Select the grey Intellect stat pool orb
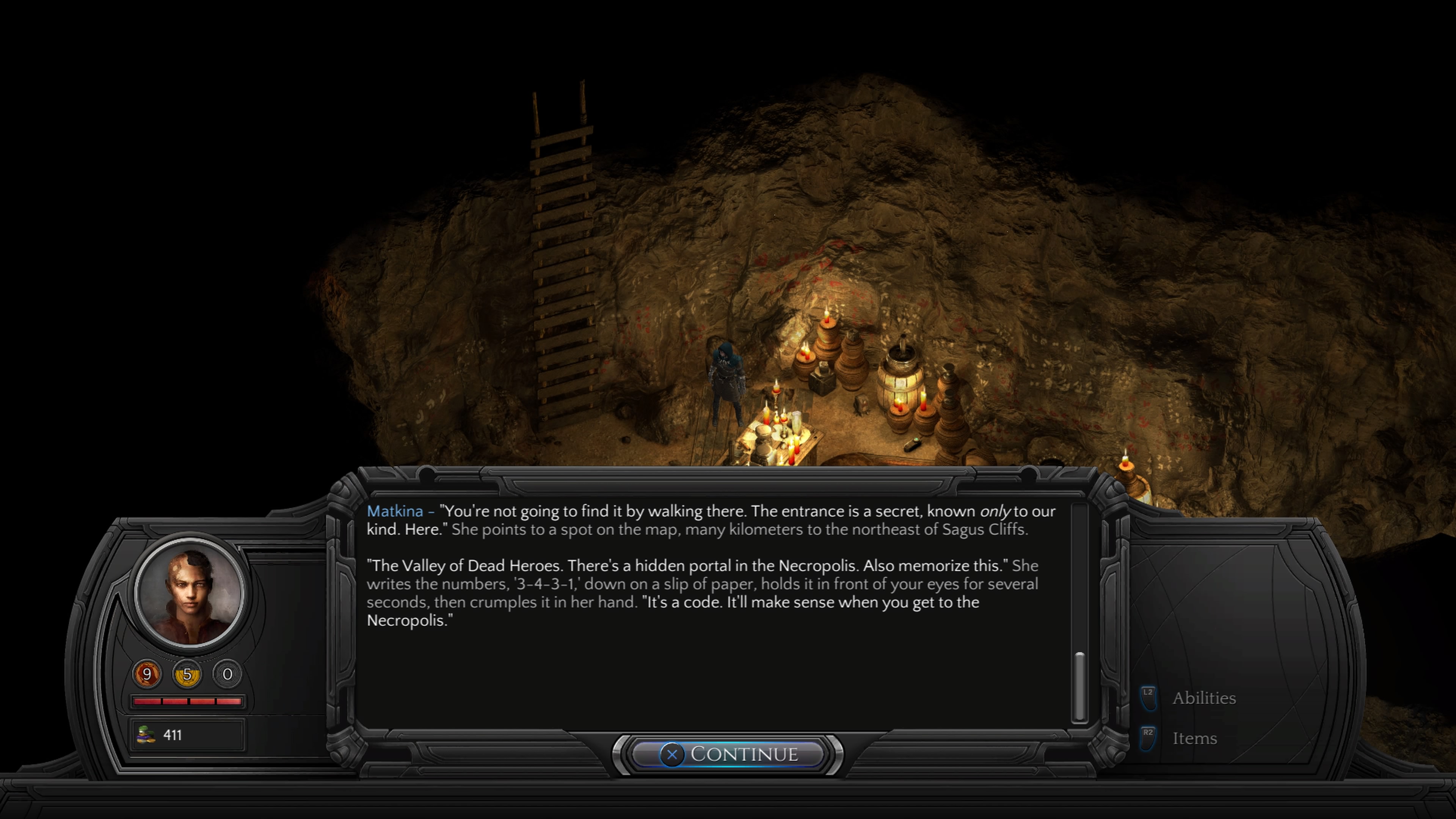1456x819 pixels. pos(227,674)
